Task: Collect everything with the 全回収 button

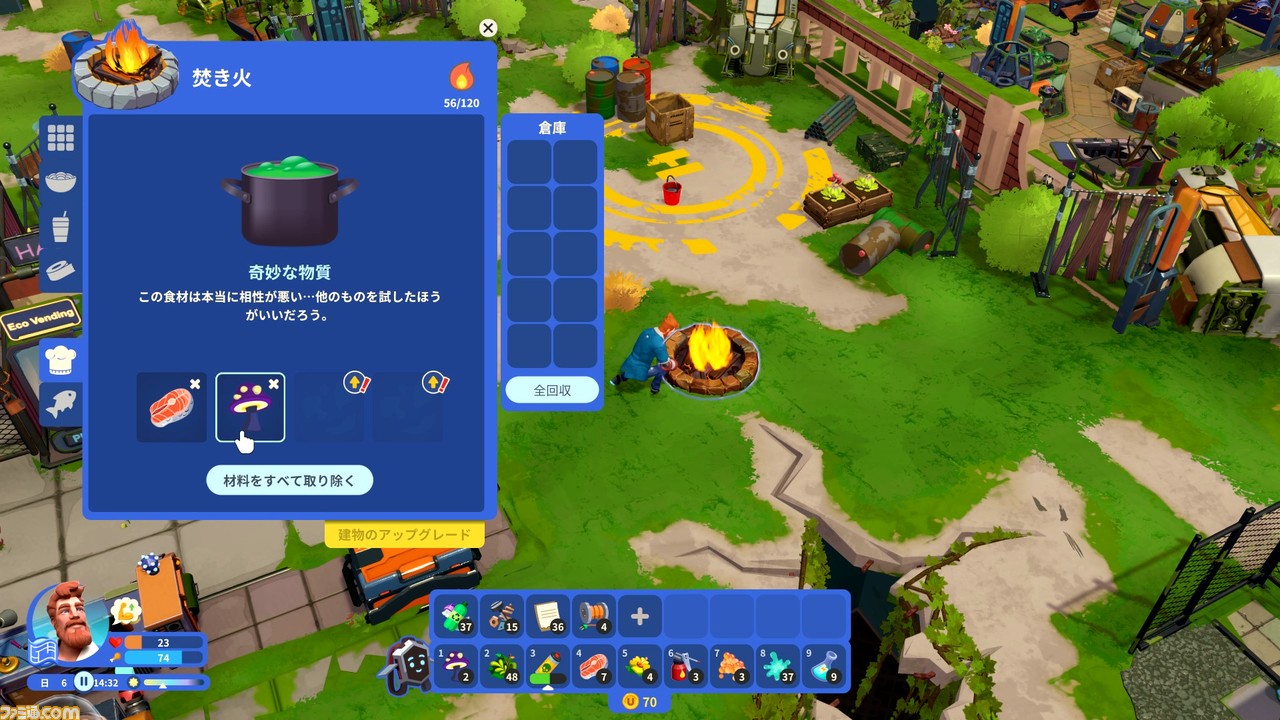Action: pyautogui.click(x=551, y=390)
